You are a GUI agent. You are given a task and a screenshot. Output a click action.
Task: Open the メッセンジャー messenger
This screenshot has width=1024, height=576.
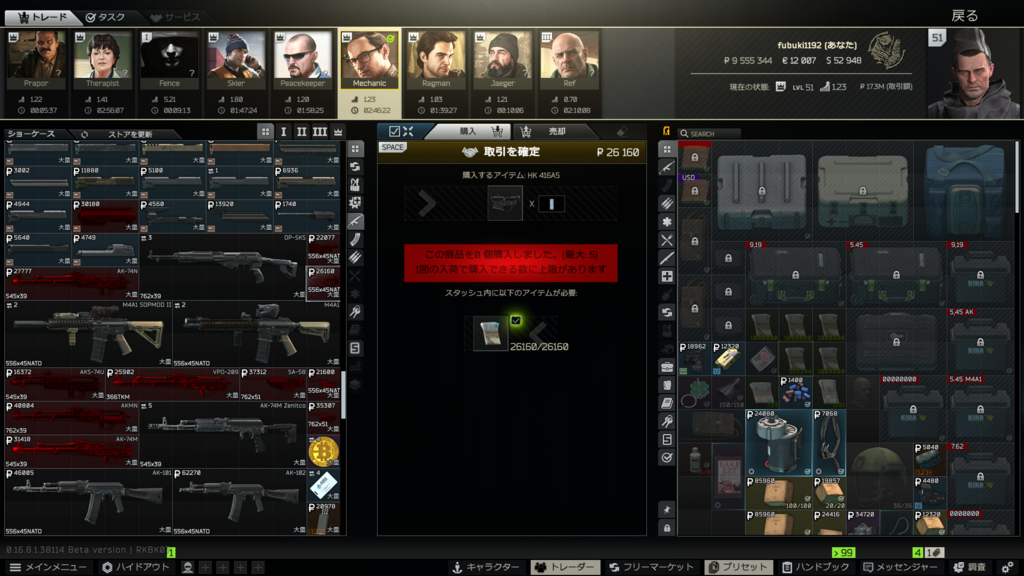pyautogui.click(x=900, y=567)
